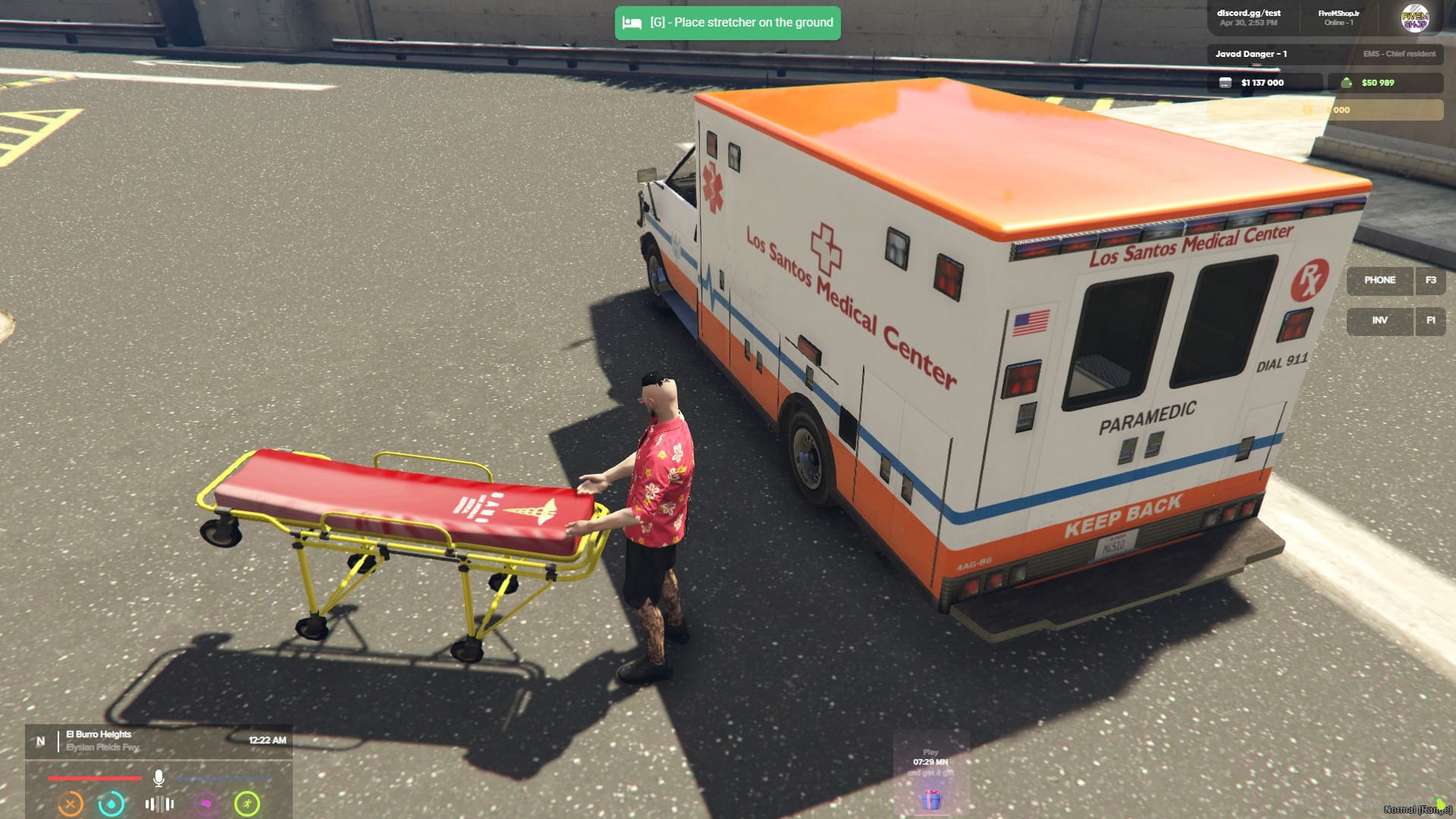Toggle the microphone voice icon
This screenshot has width=1456, height=819.
(158, 778)
